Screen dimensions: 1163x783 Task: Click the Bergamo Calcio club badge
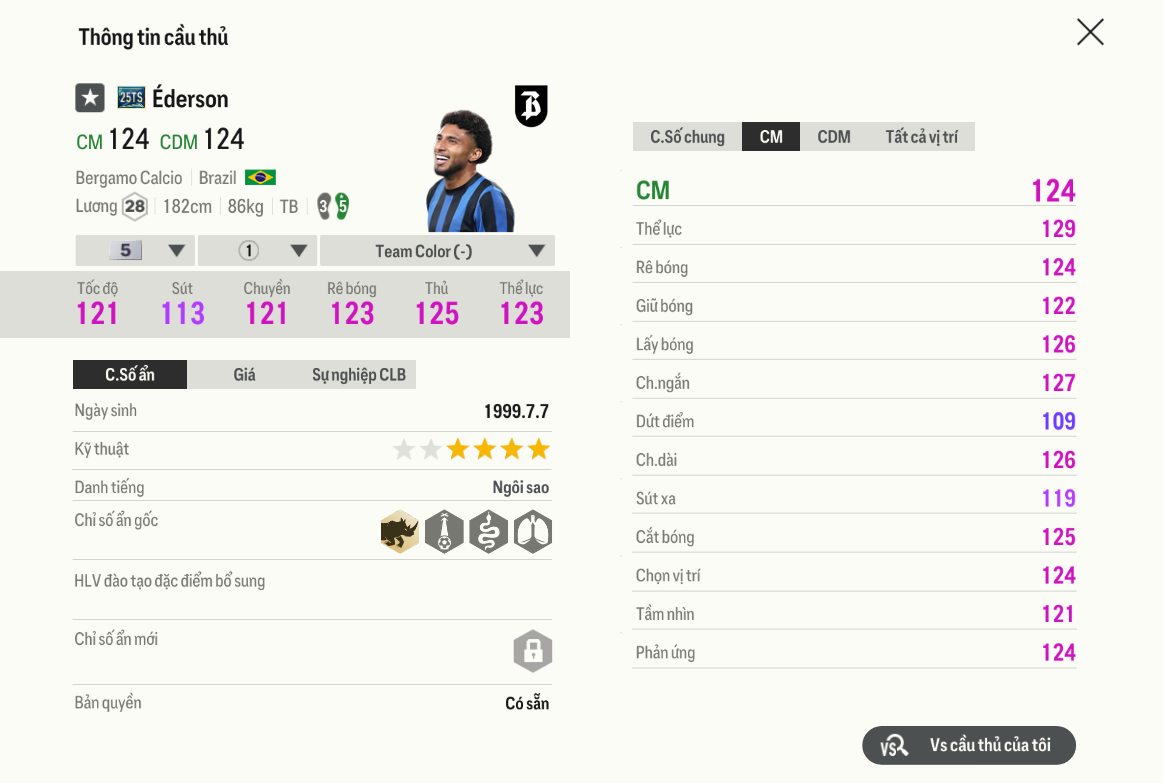(x=531, y=105)
